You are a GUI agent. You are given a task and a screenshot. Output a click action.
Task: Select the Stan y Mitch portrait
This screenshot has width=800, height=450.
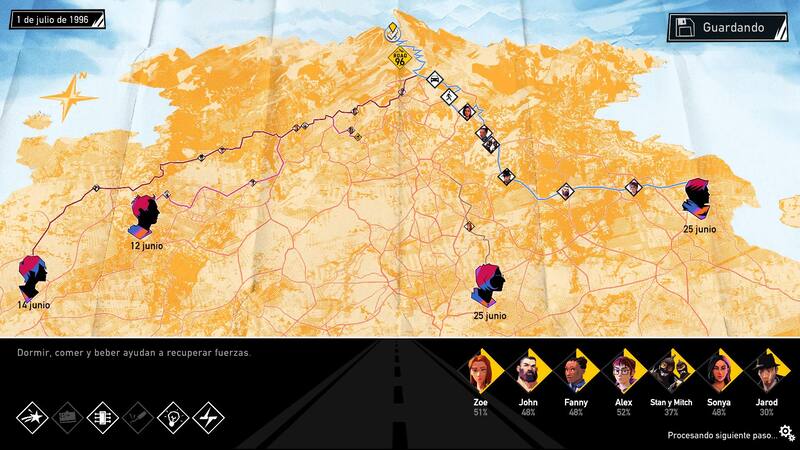[671, 372]
